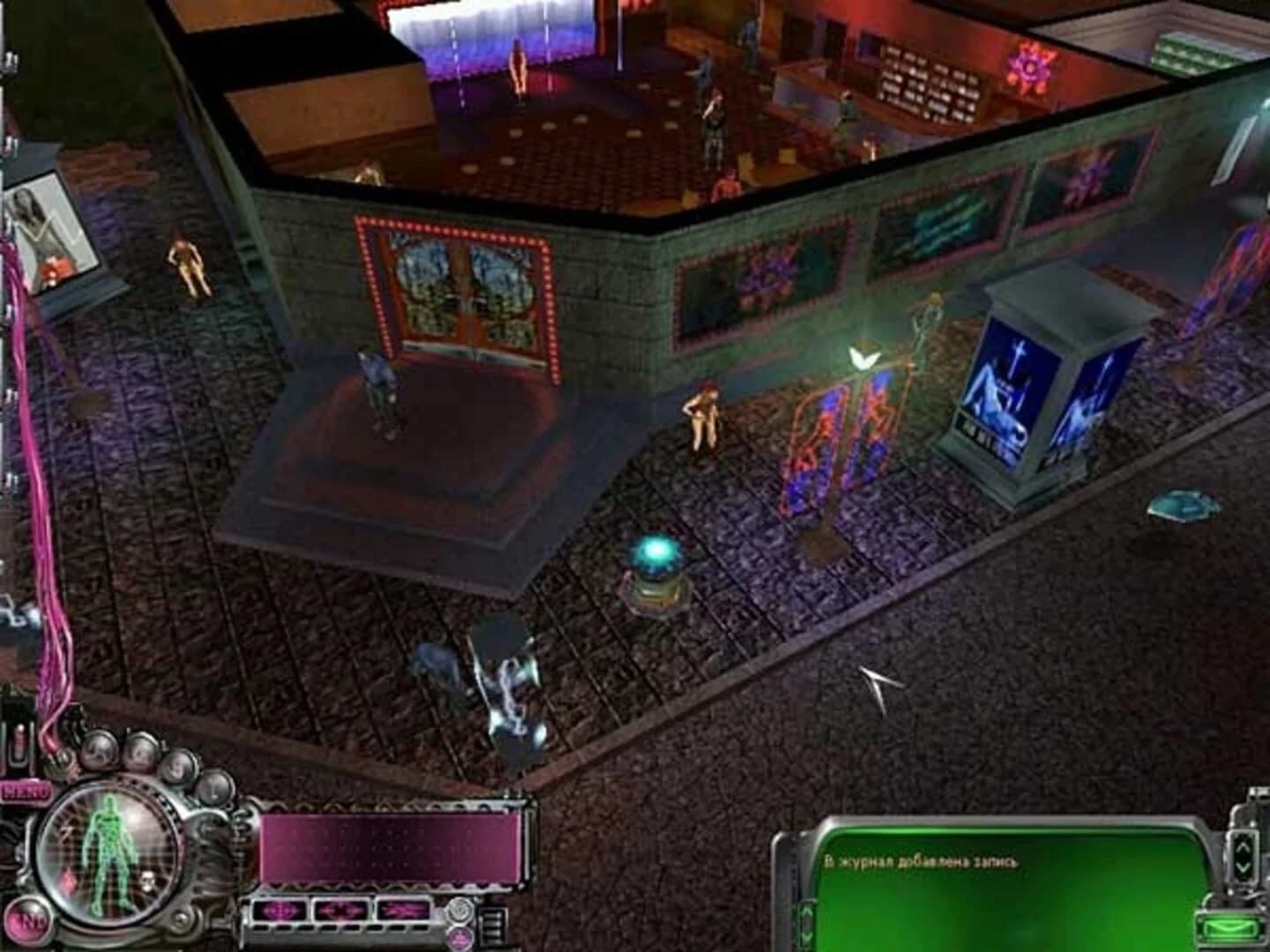Toggle the third round button on the scanner arc
Screen dimensions: 1270x952
180,769
